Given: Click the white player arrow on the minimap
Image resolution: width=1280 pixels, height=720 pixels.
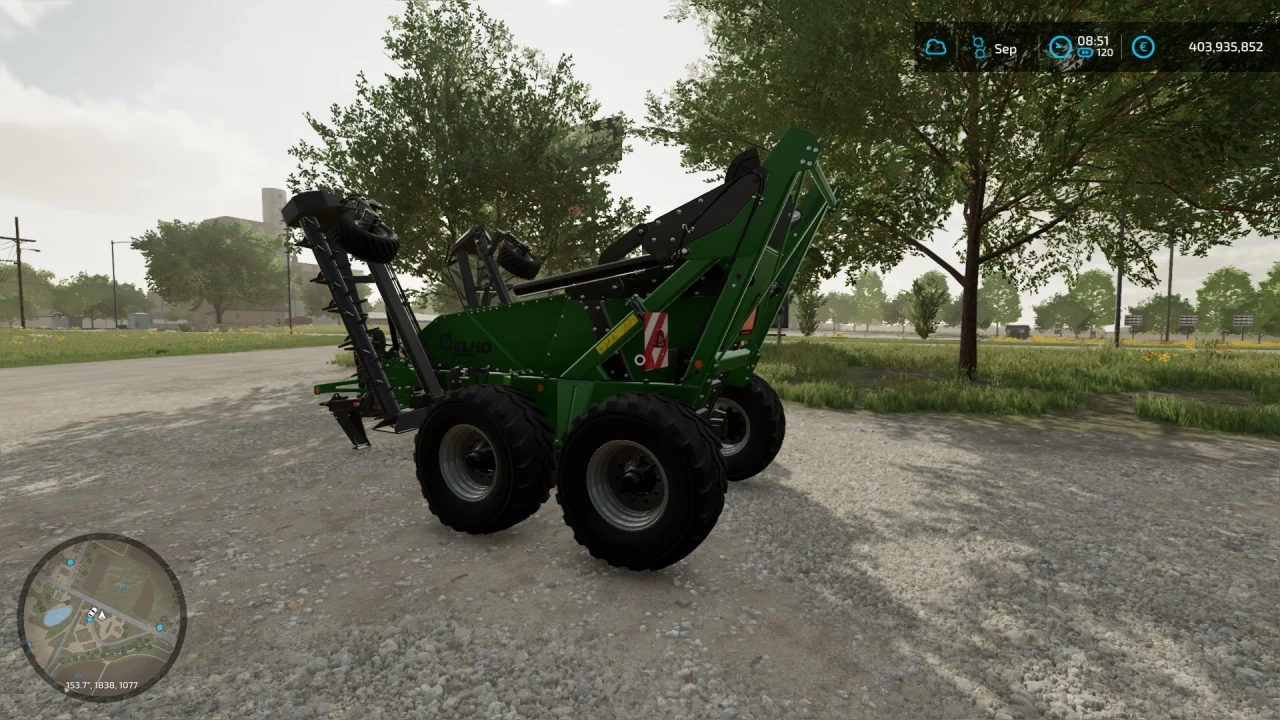Looking at the screenshot, I should pos(102,614).
